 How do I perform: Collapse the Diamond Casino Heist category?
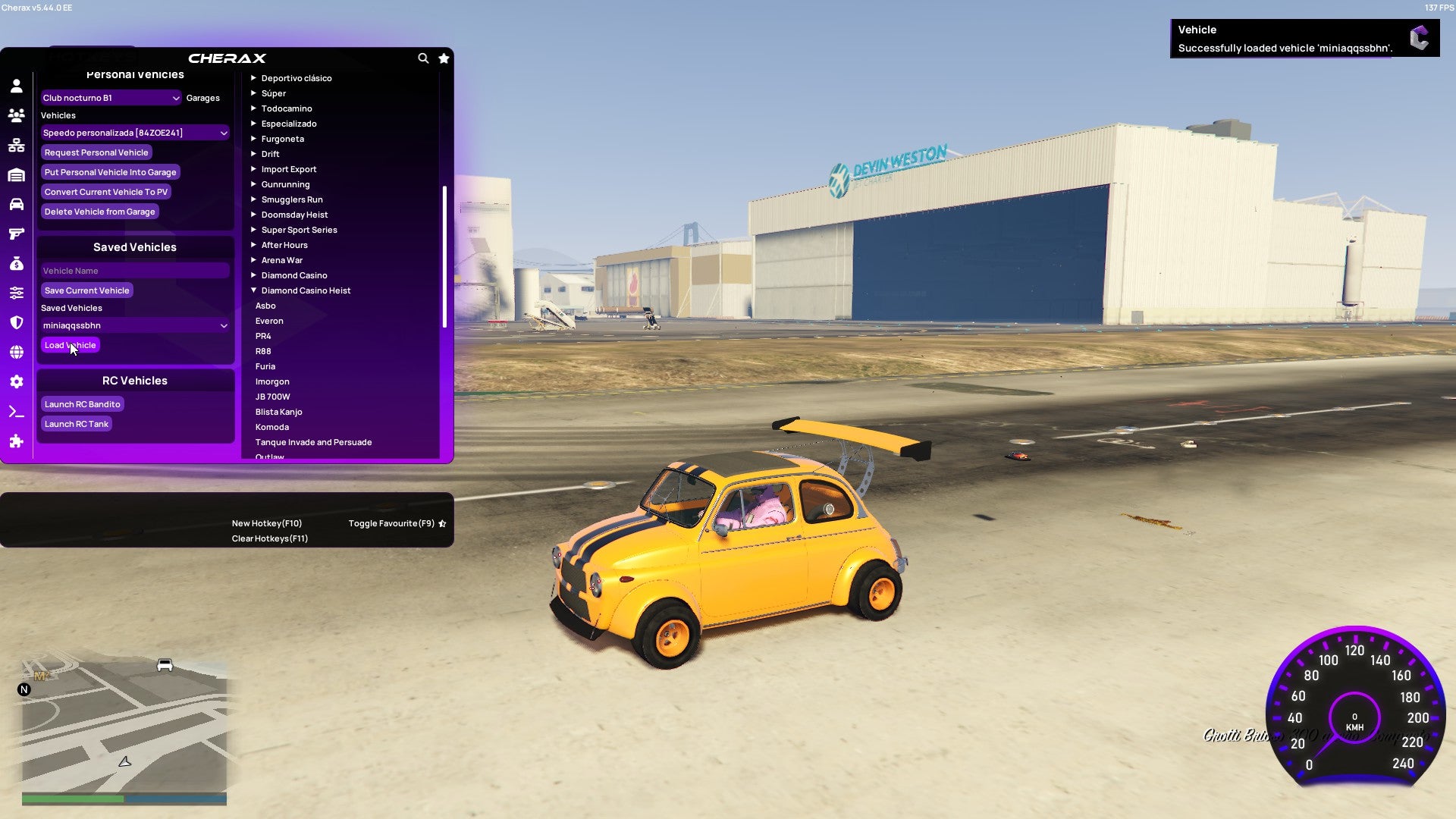pos(254,290)
